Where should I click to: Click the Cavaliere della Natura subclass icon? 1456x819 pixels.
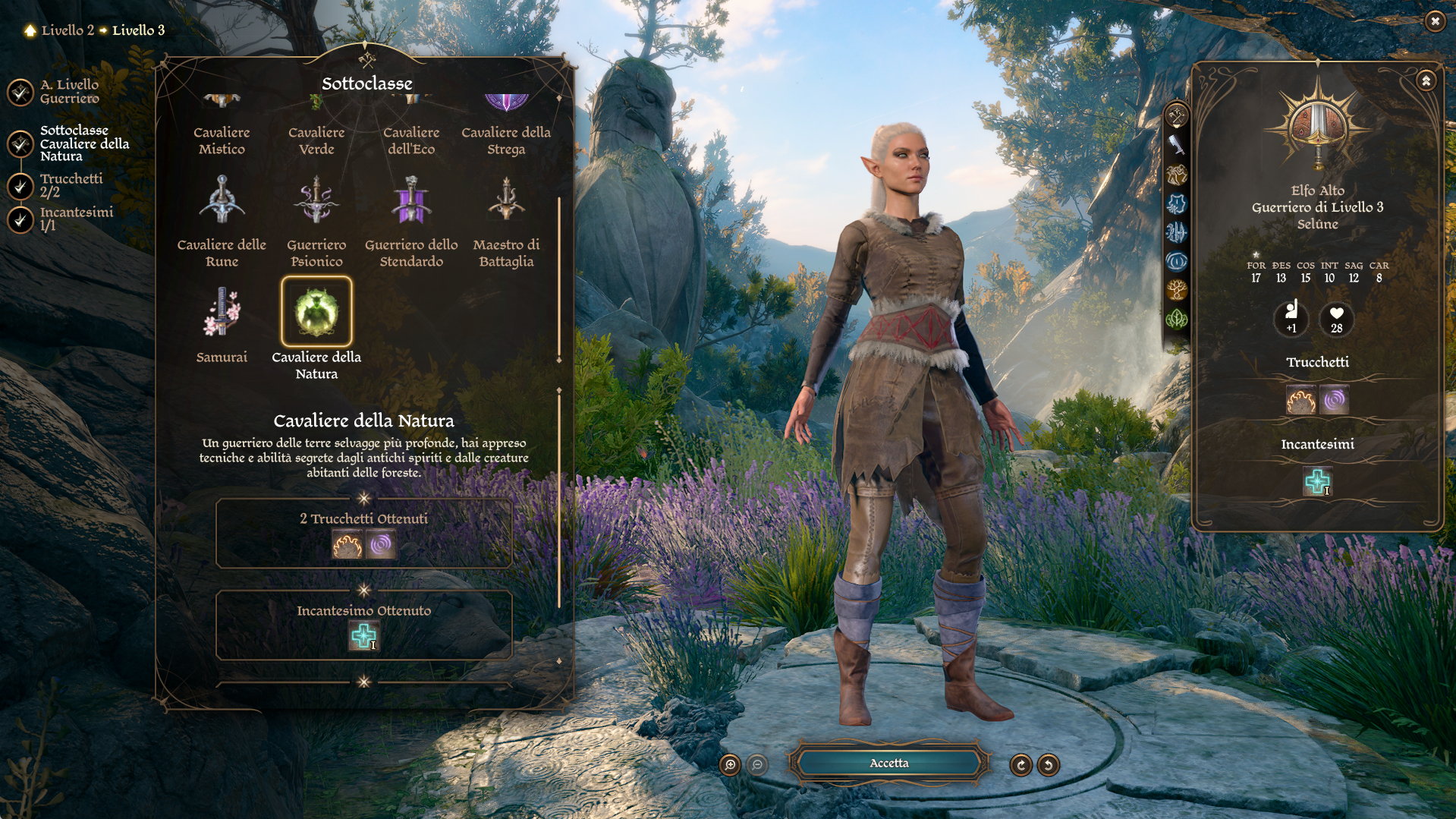[316, 312]
